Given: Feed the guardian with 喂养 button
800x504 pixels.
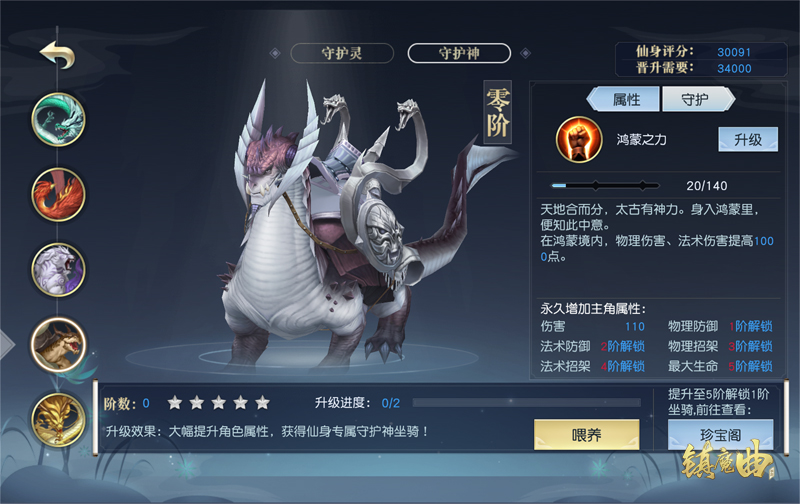Looking at the screenshot, I should pos(586,436).
